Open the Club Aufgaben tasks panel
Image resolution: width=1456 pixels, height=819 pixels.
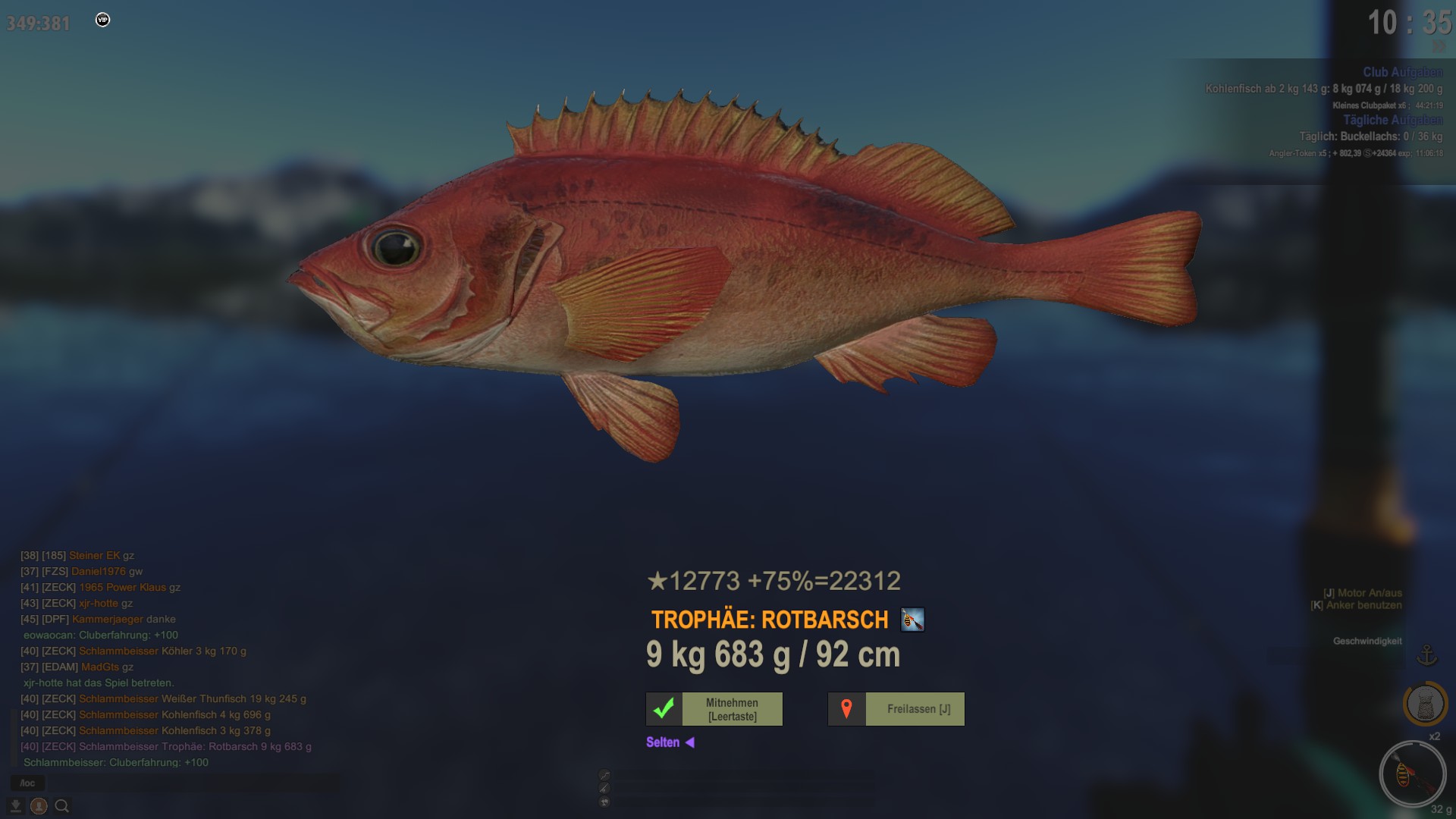point(1402,72)
